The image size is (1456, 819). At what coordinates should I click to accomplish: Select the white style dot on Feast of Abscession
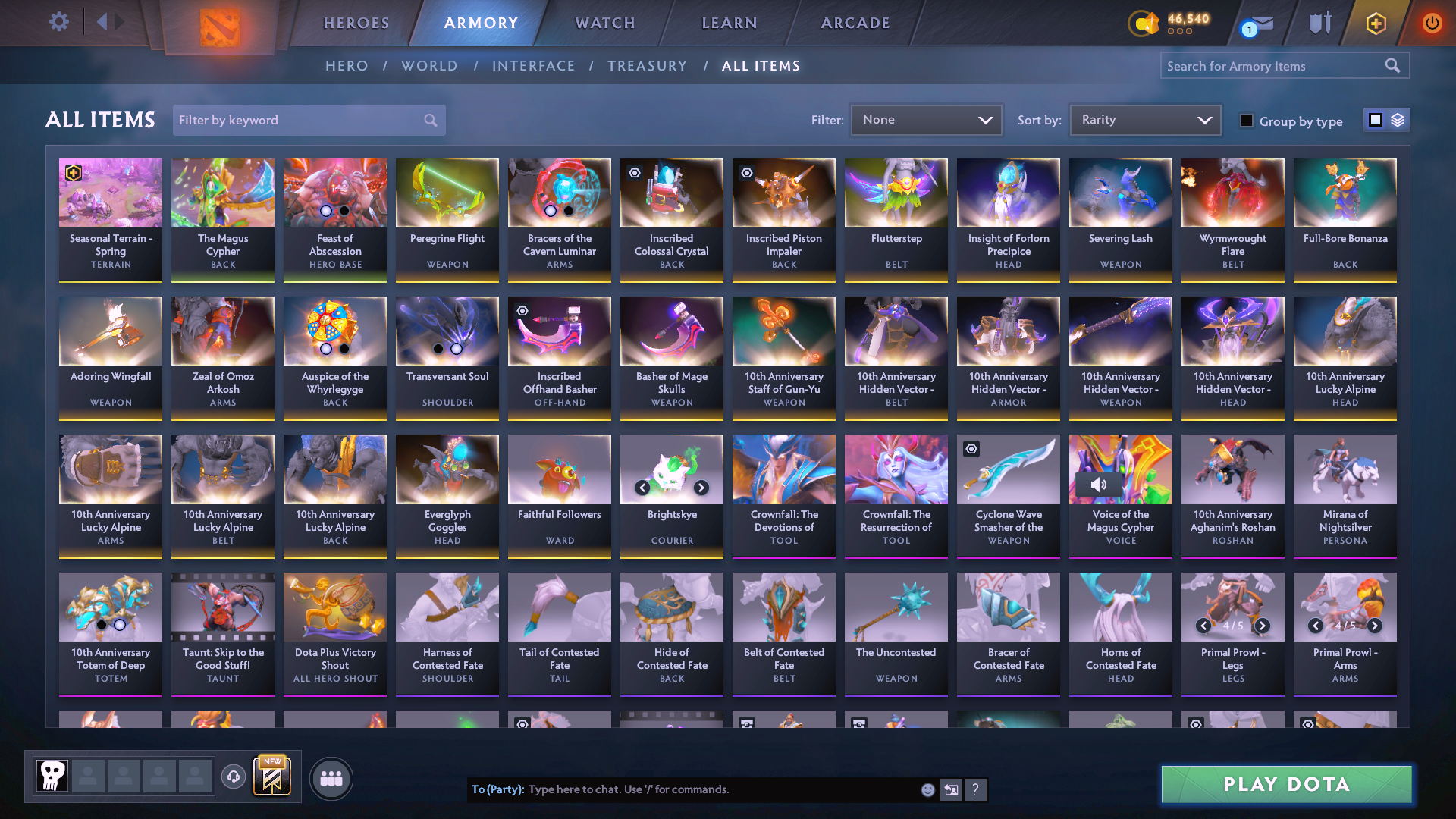click(324, 212)
